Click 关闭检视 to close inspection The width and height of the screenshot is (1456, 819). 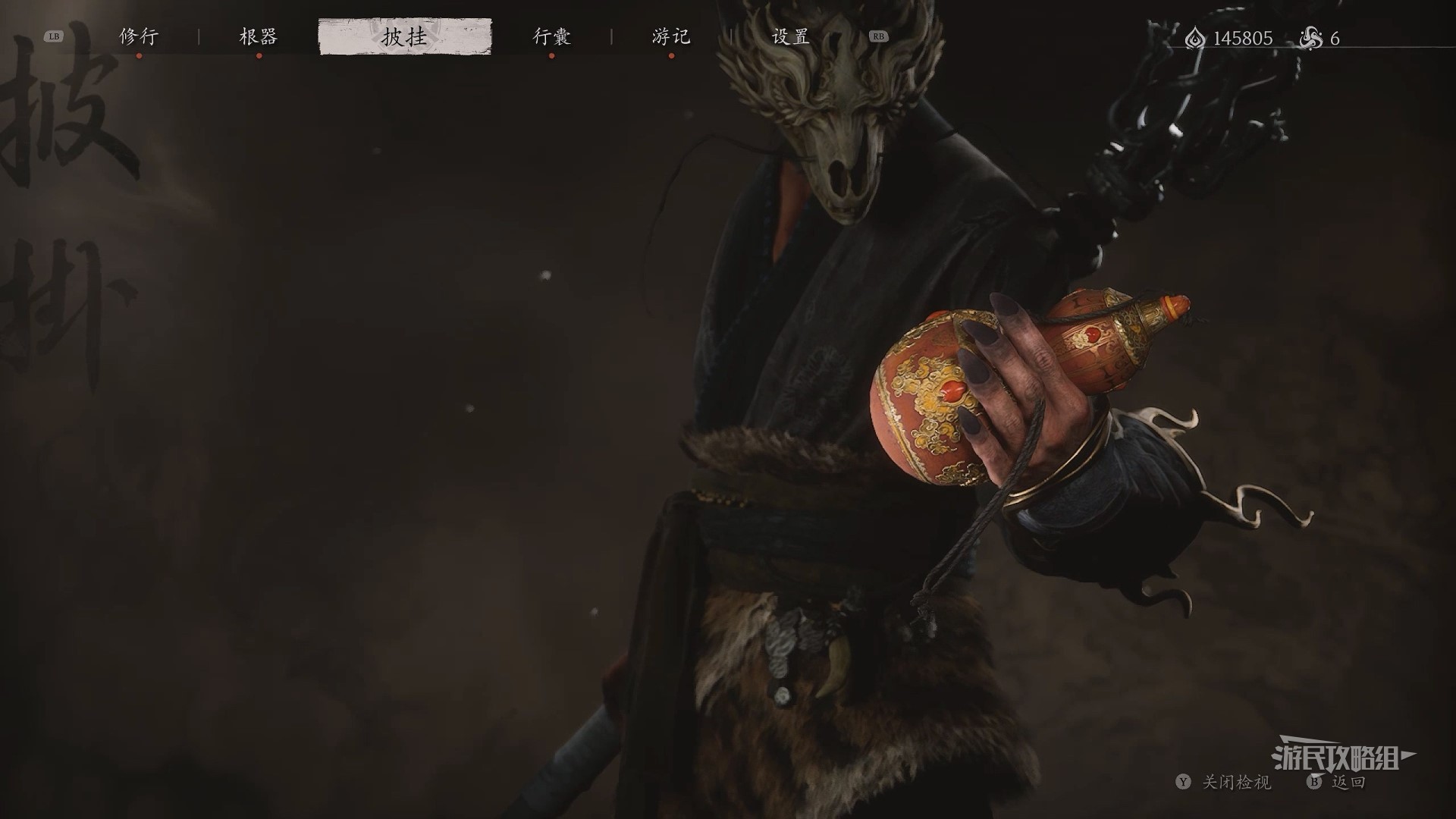[1236, 782]
